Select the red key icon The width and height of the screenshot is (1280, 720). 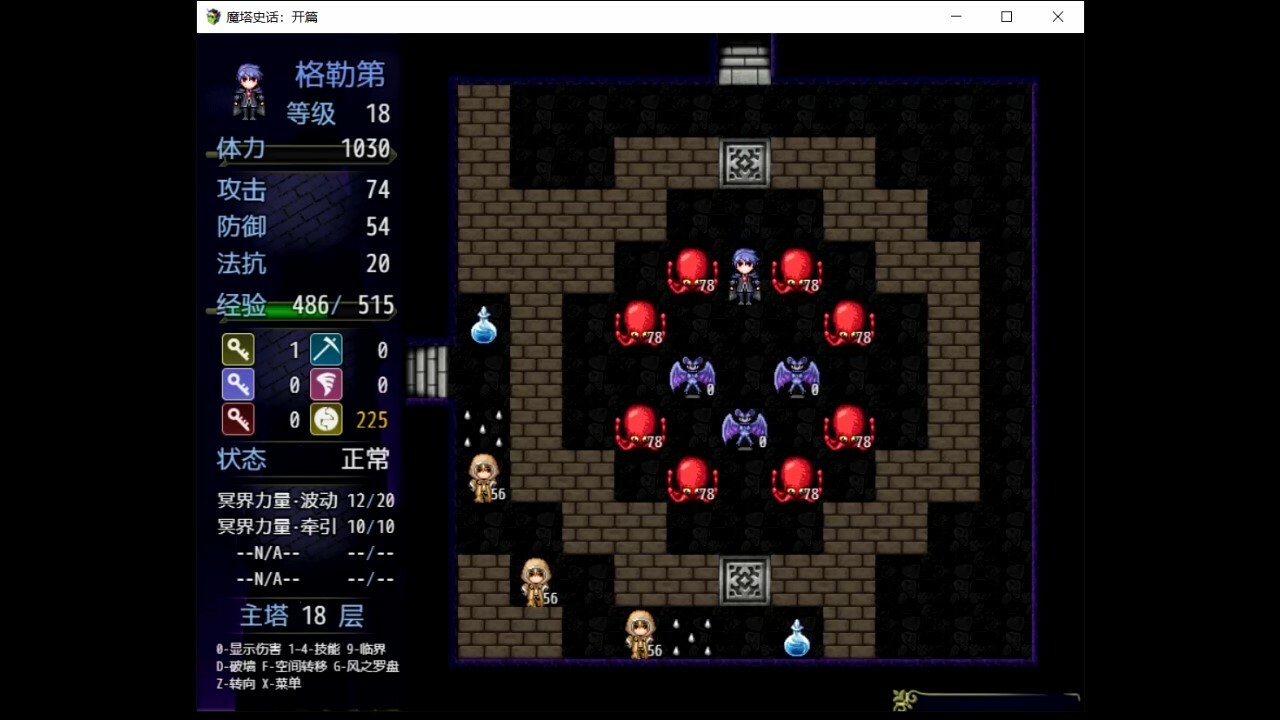(238, 419)
